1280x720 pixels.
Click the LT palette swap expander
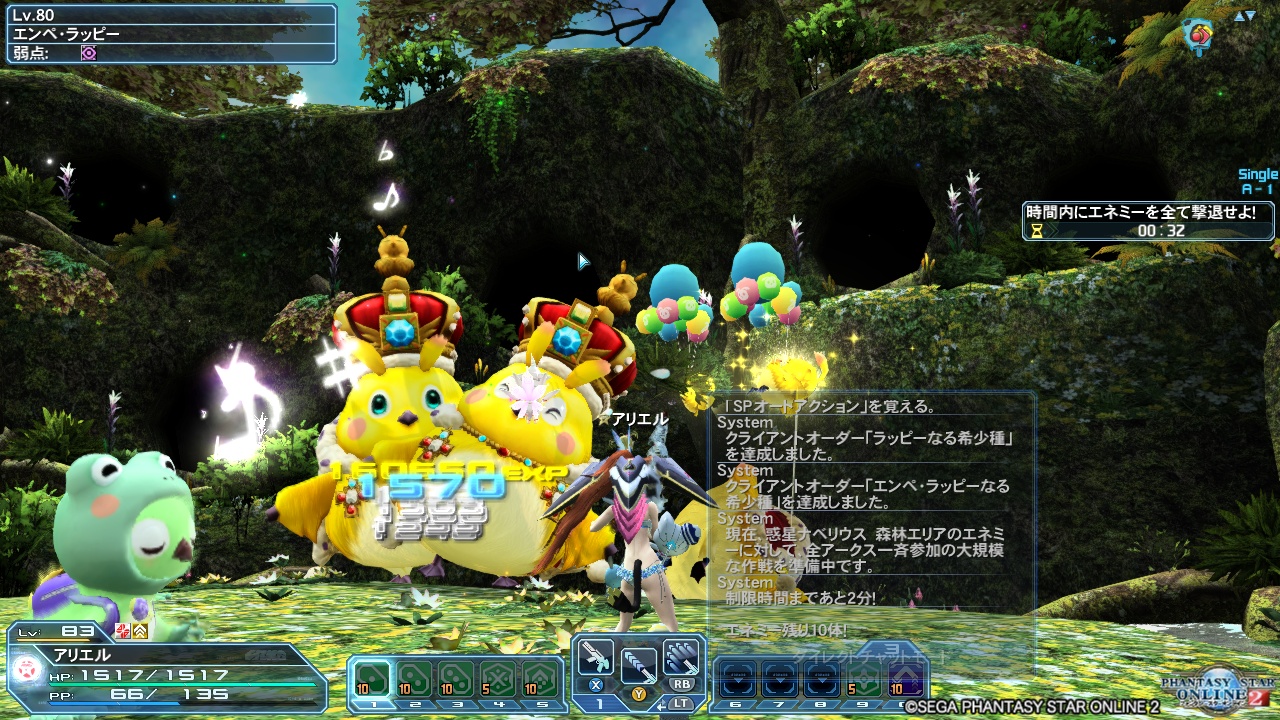coord(662,704)
